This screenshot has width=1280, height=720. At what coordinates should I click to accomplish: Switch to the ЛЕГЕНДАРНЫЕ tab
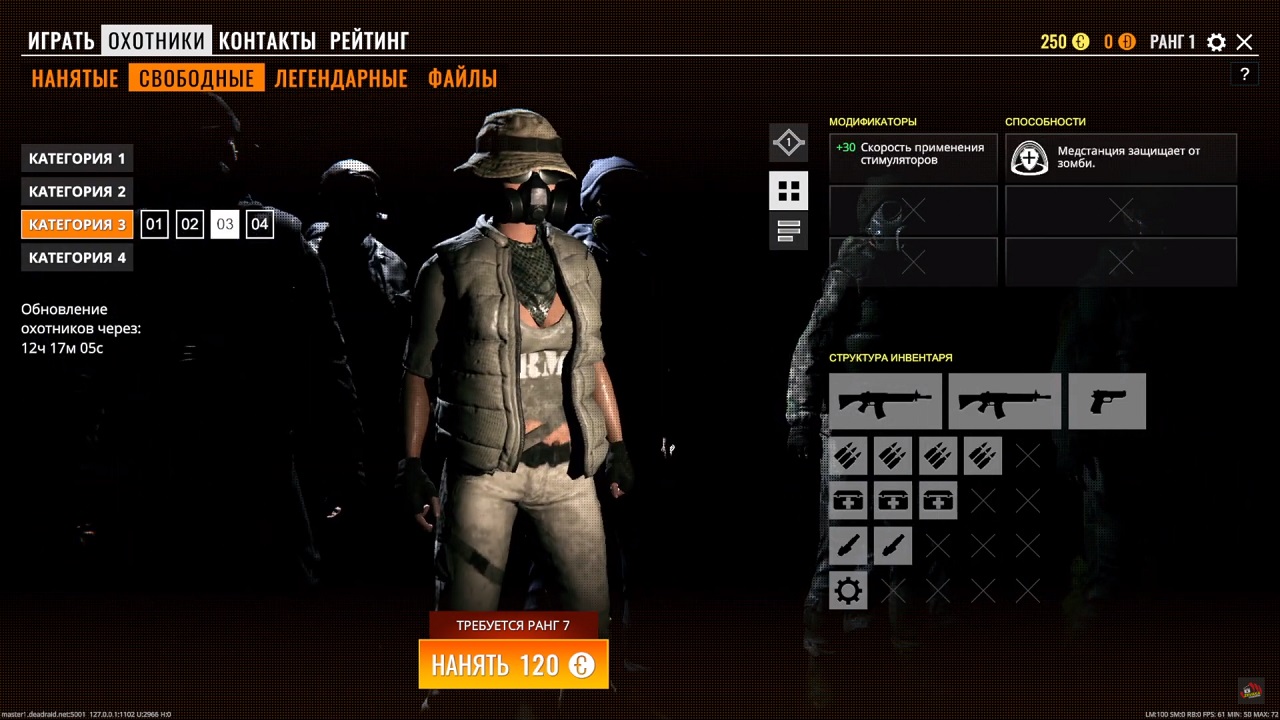pos(341,78)
